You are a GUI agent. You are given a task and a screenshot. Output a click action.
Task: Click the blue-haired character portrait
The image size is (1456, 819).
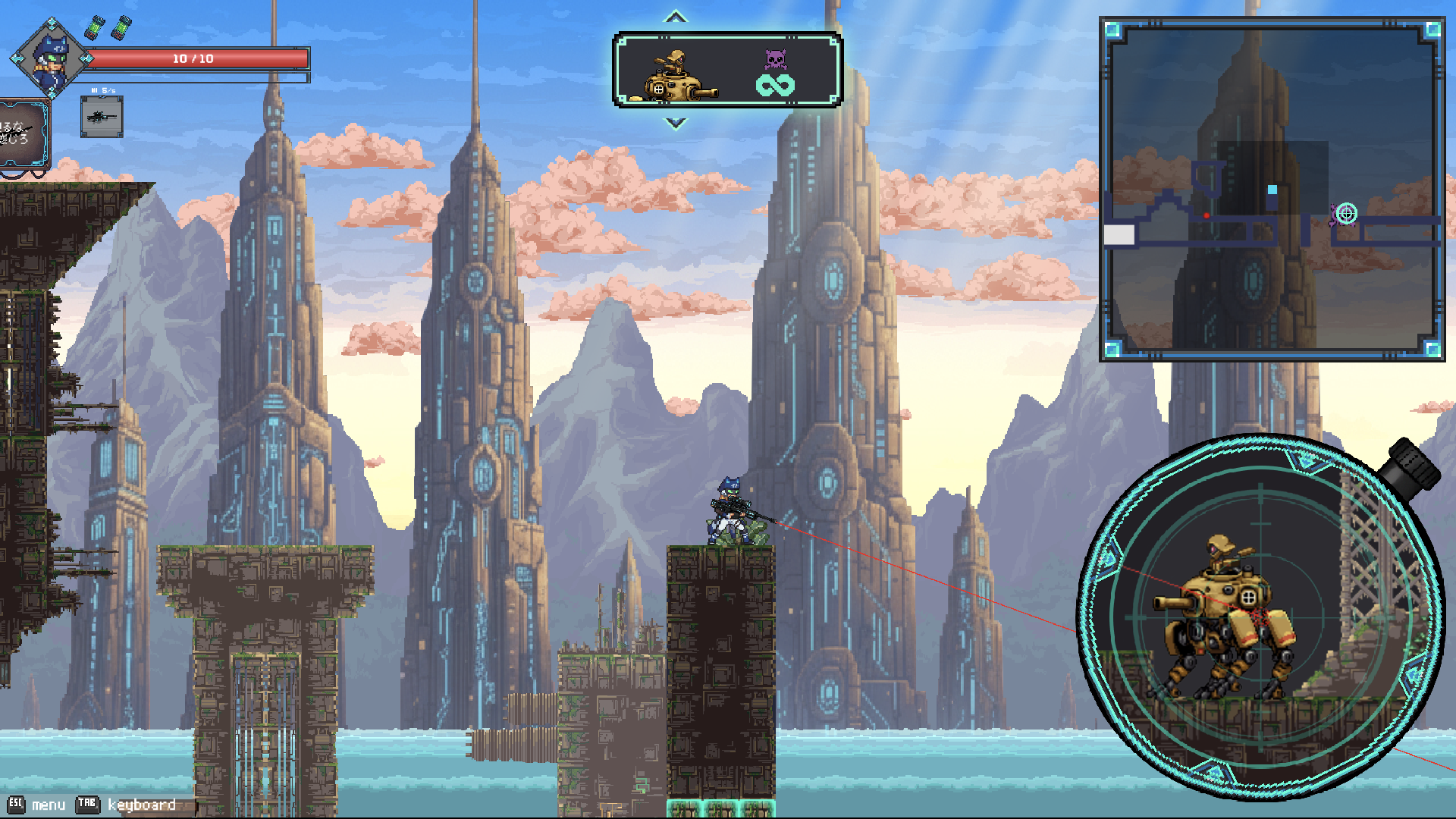[51, 58]
